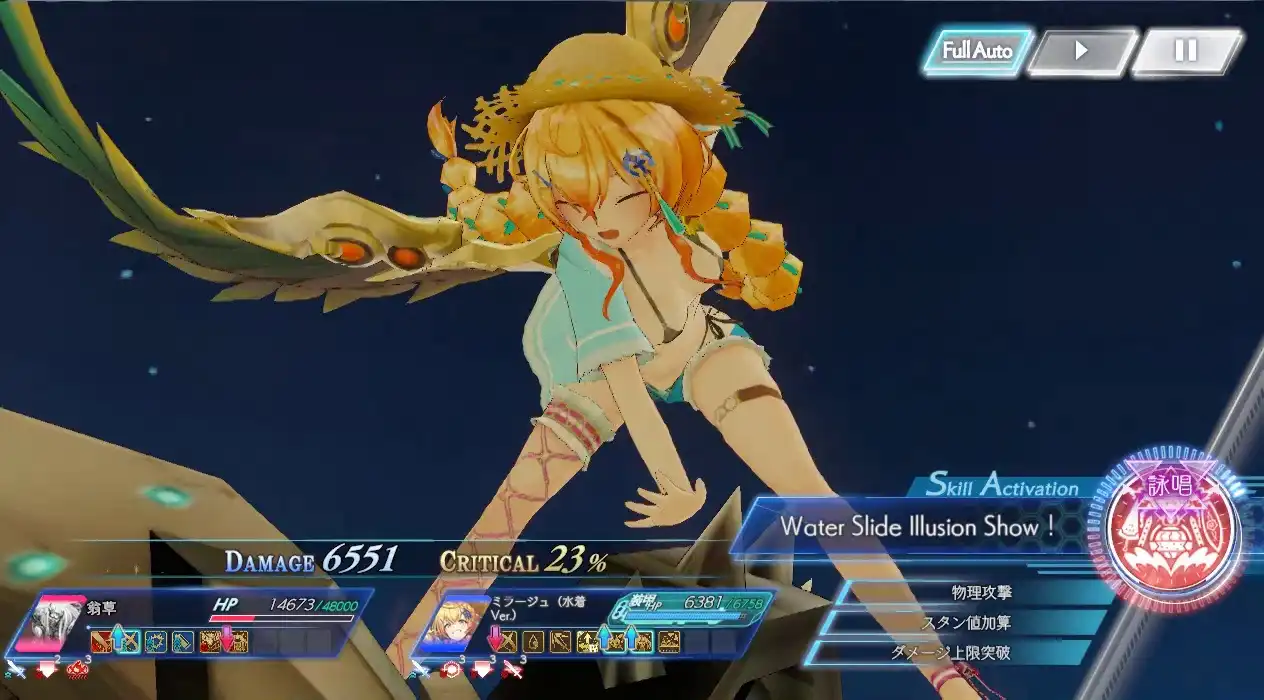Select the ダメージ上限突破 effect label
The width and height of the screenshot is (1264, 700).
(x=950, y=653)
